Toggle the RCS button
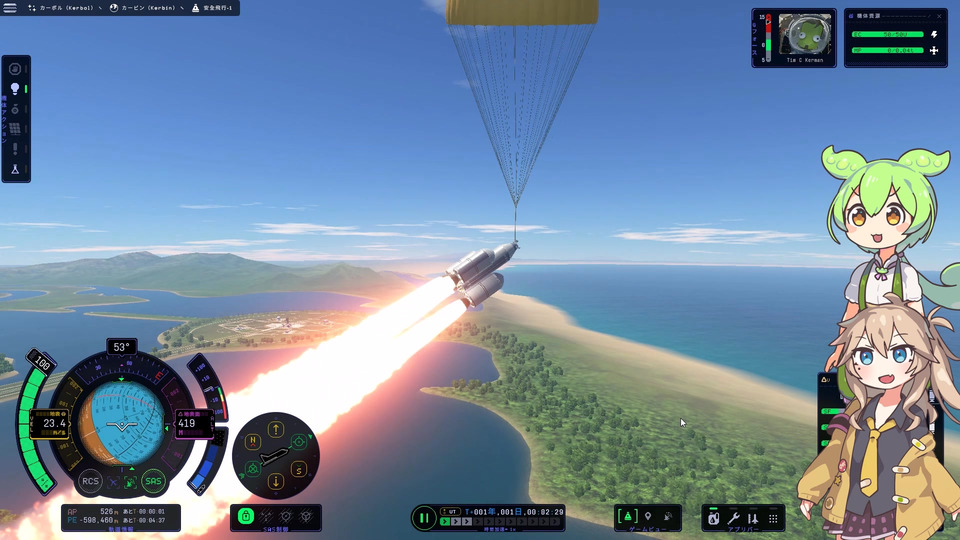This screenshot has width=960, height=540. pos(90,481)
